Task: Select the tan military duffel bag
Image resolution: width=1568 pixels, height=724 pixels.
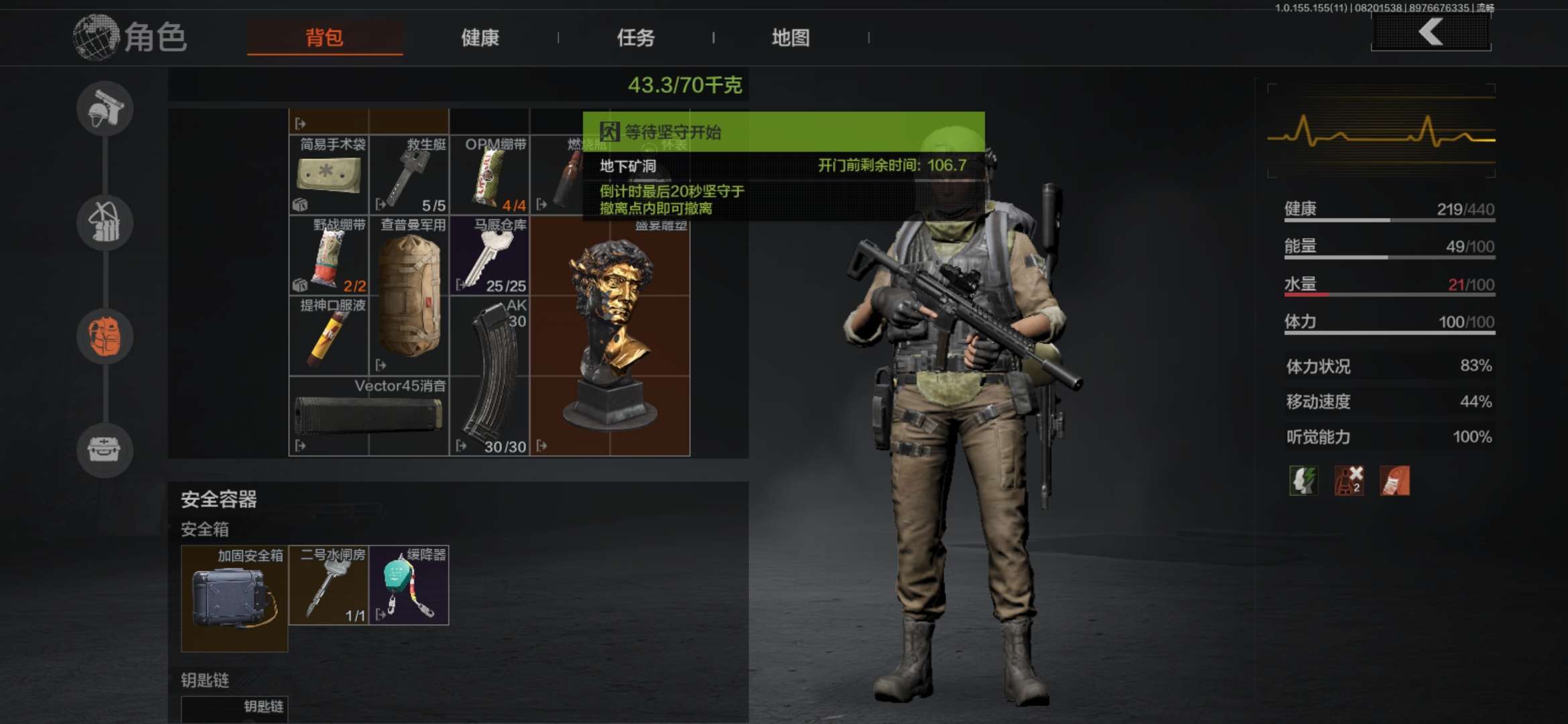Action: [409, 296]
